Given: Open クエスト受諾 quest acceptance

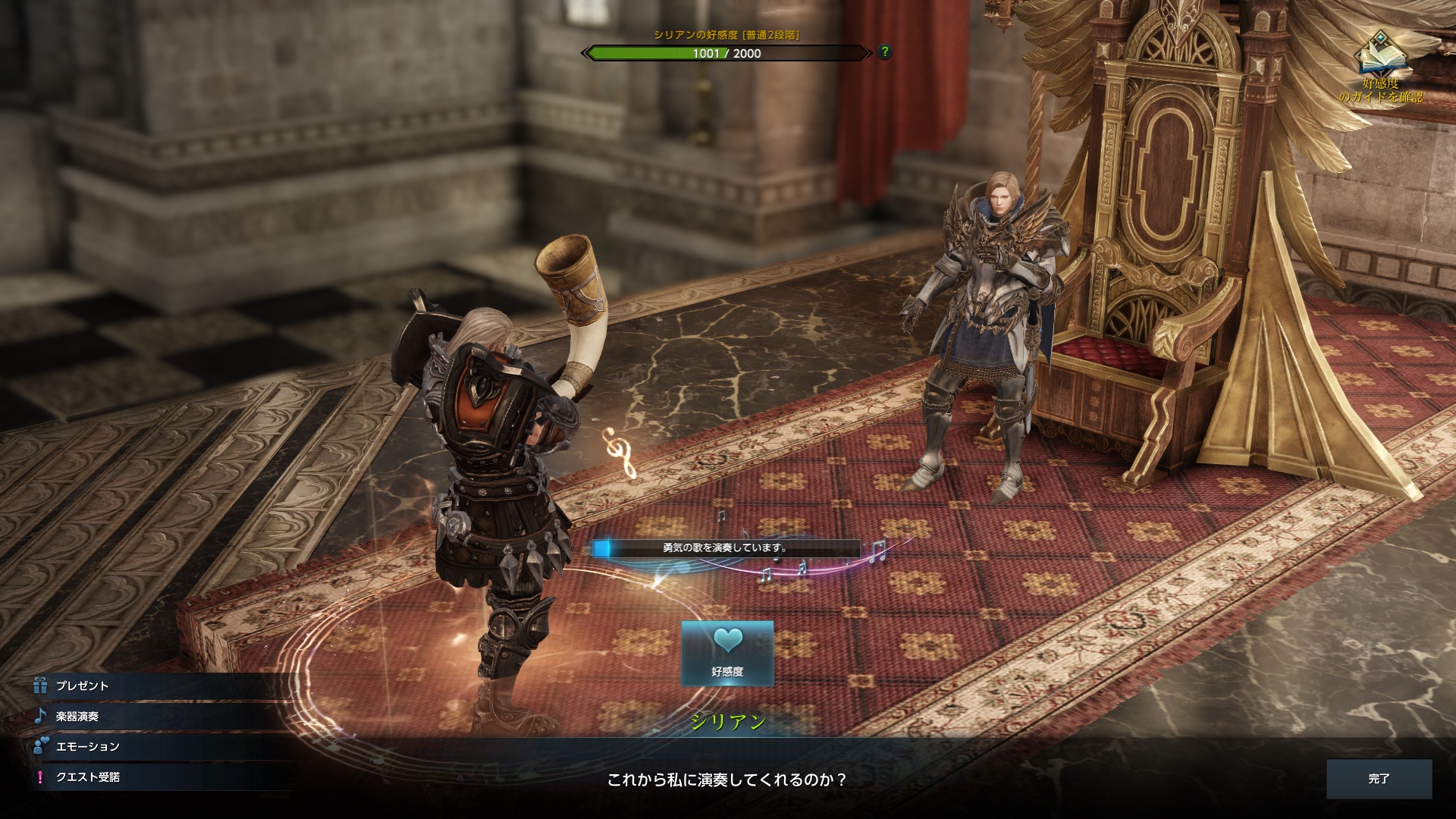Looking at the screenshot, I should coord(87,777).
